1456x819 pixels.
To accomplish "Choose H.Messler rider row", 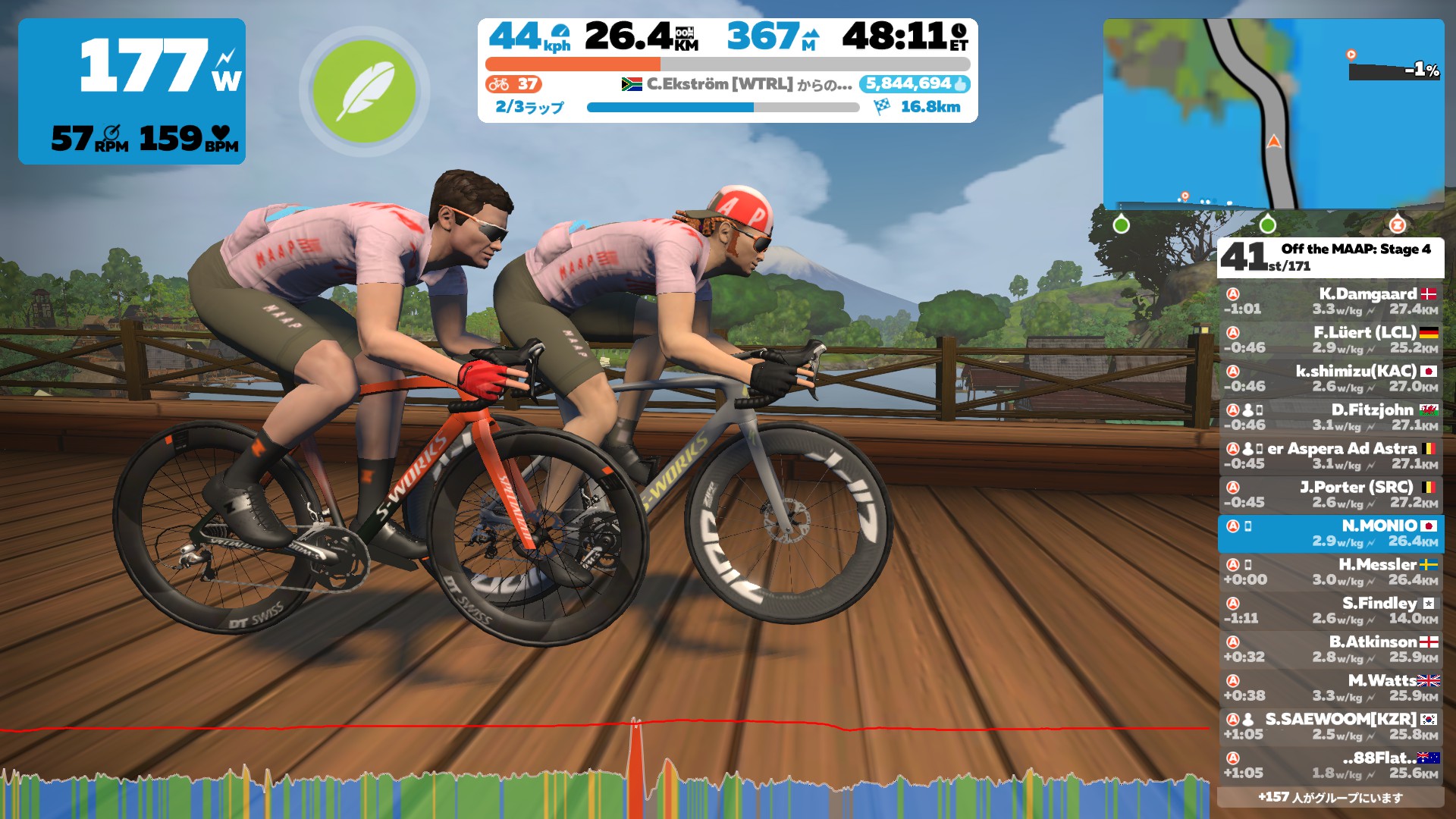I will [x=1331, y=572].
